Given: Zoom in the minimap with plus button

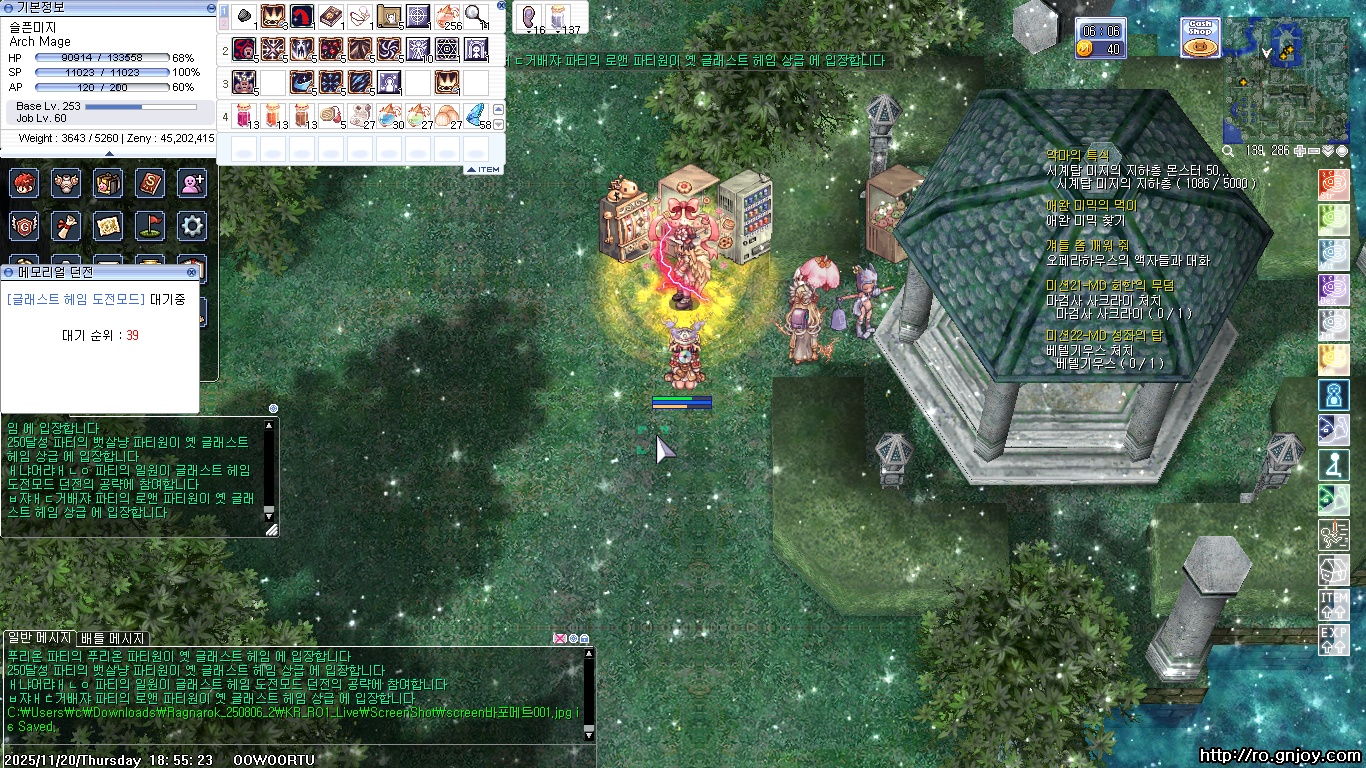Looking at the screenshot, I should tap(1299, 151).
